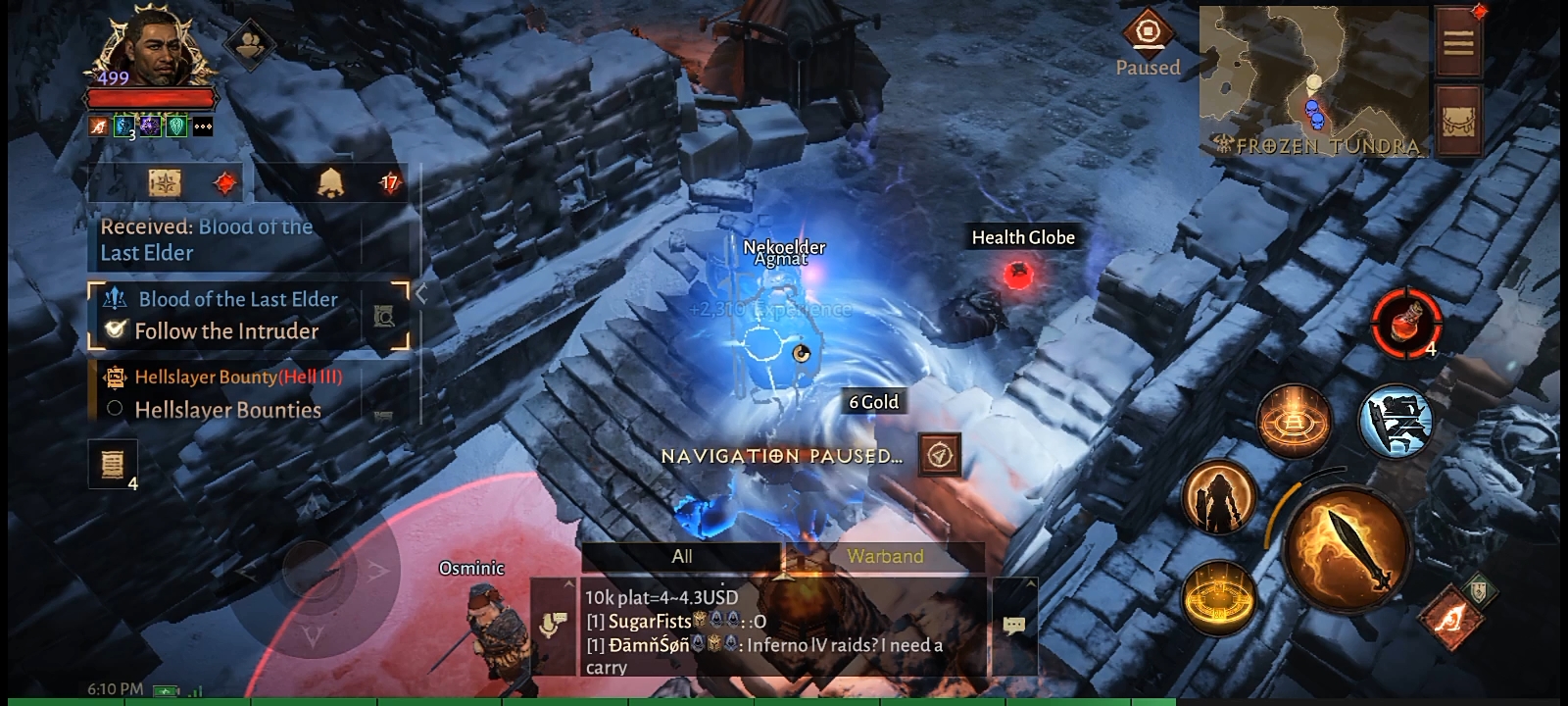Open the bell notifications with 17 badge
1568x706 pixels.
[x=331, y=182]
